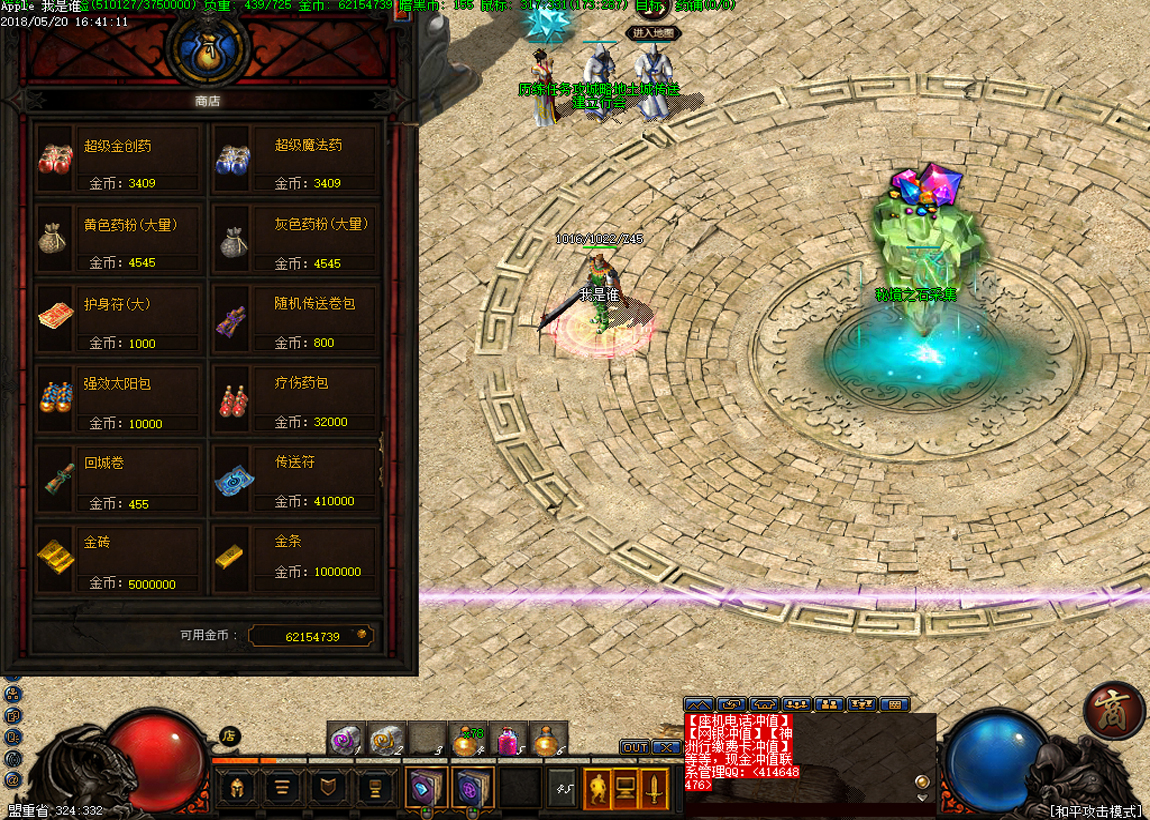Select the sword icon on the bottom bar
Screen dimensions: 1150x820
[655, 788]
